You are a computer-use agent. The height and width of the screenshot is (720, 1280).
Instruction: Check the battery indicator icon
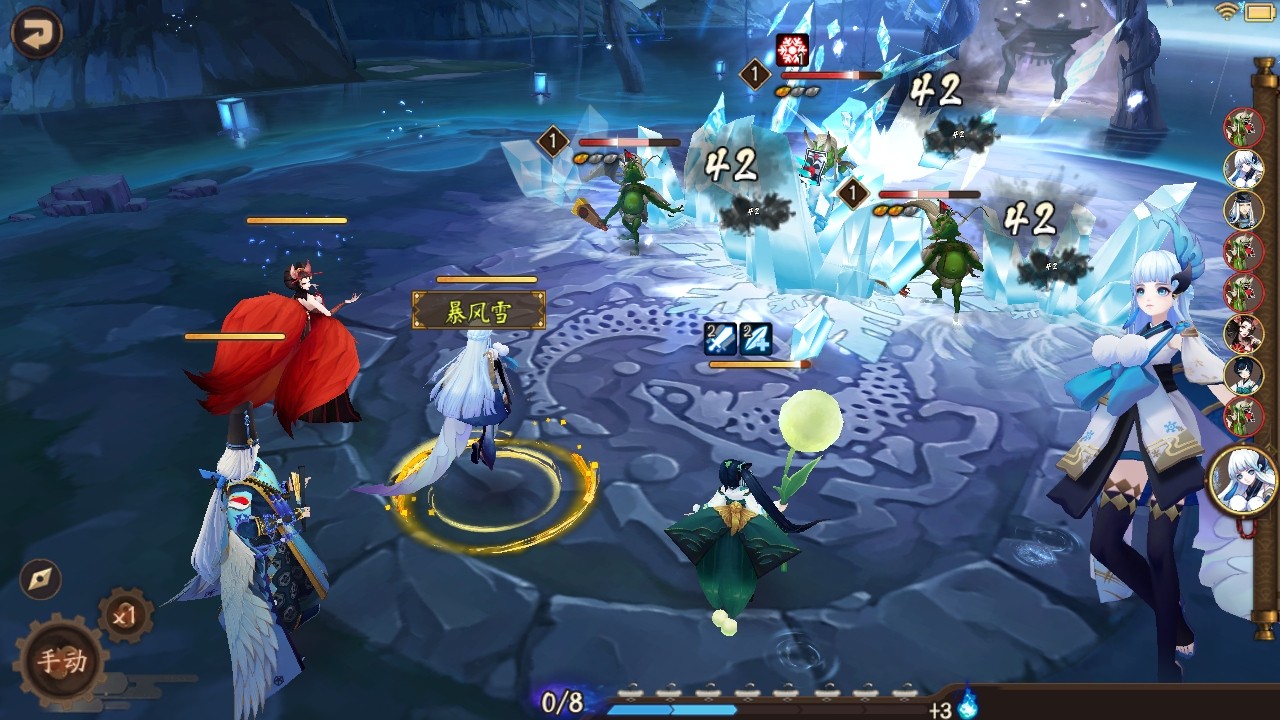coord(1261,13)
